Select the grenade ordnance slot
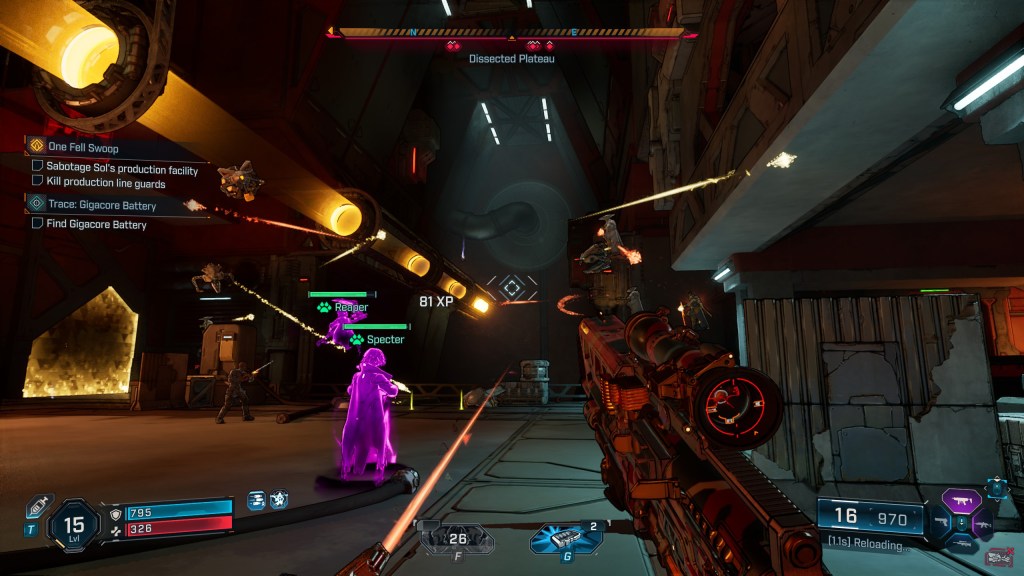The height and width of the screenshot is (576, 1024). click(566, 538)
